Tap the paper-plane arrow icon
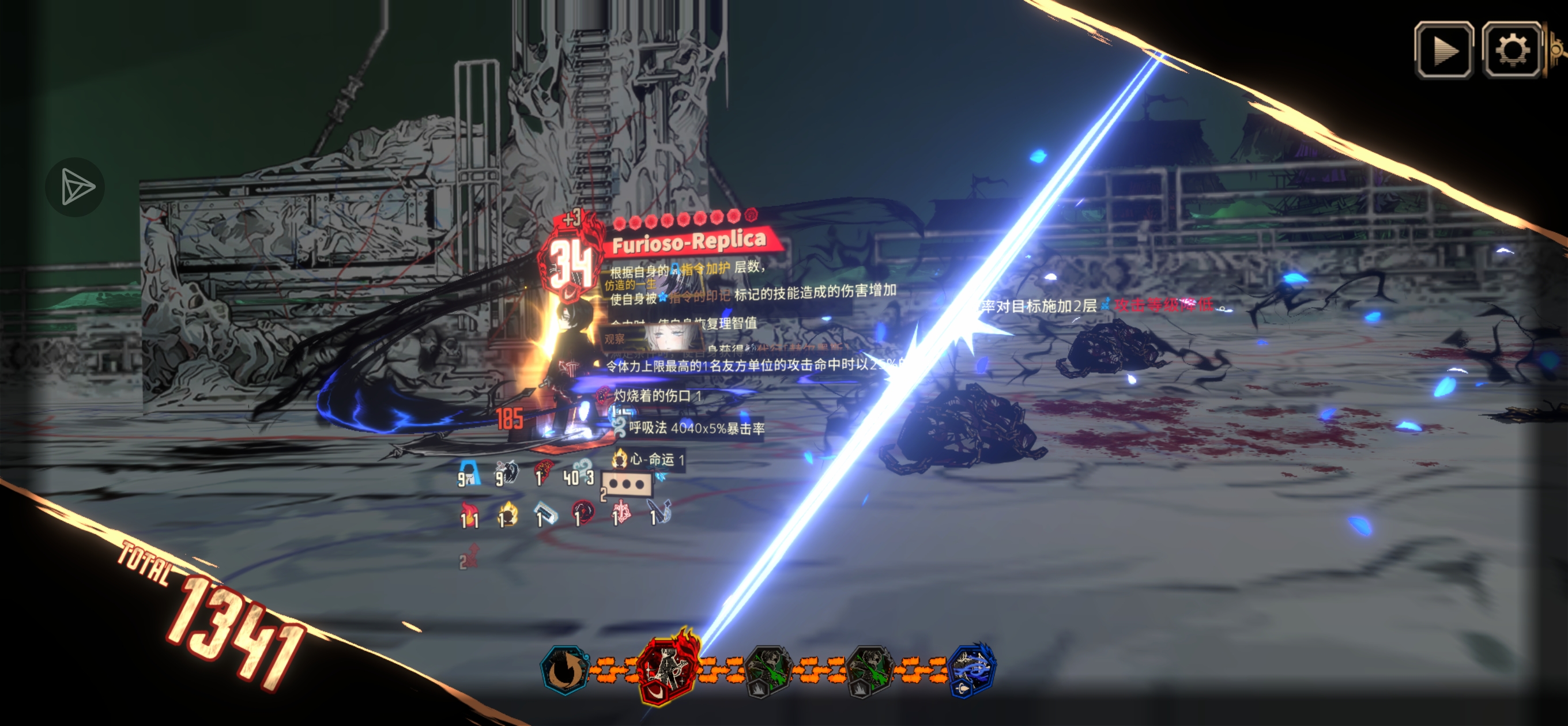The image size is (1568, 726). [76, 187]
